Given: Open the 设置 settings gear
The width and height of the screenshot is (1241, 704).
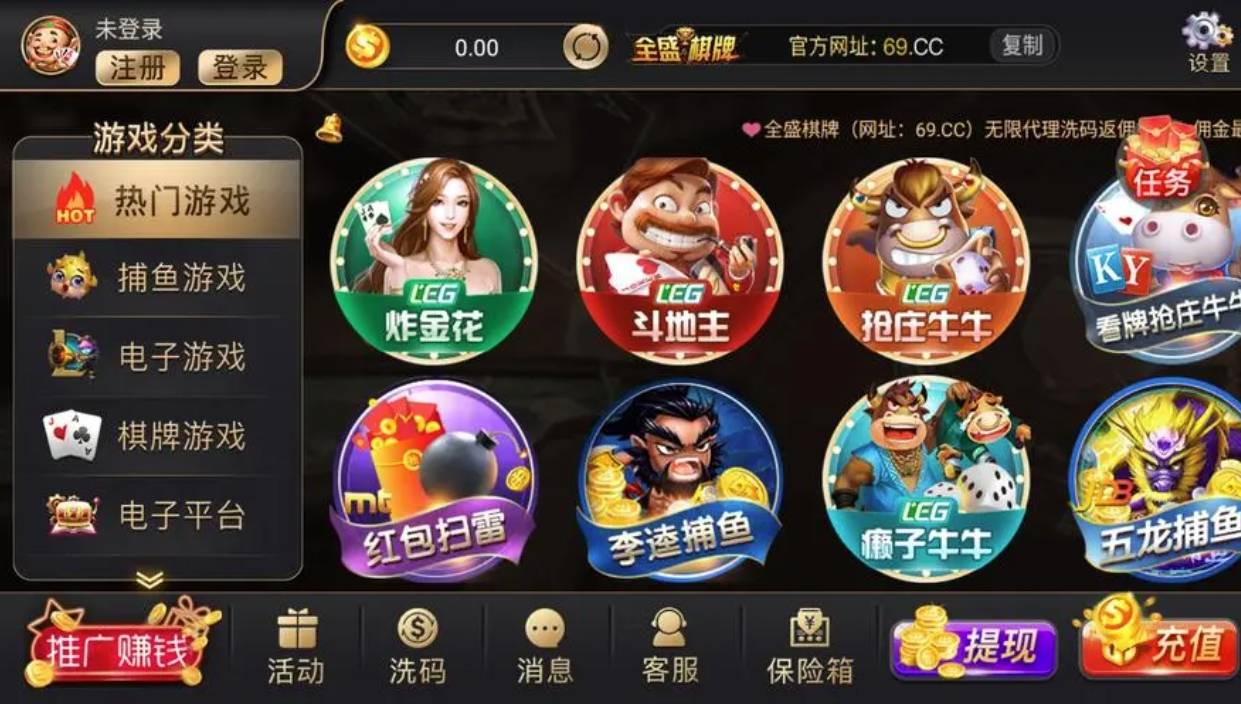Looking at the screenshot, I should tap(1208, 41).
